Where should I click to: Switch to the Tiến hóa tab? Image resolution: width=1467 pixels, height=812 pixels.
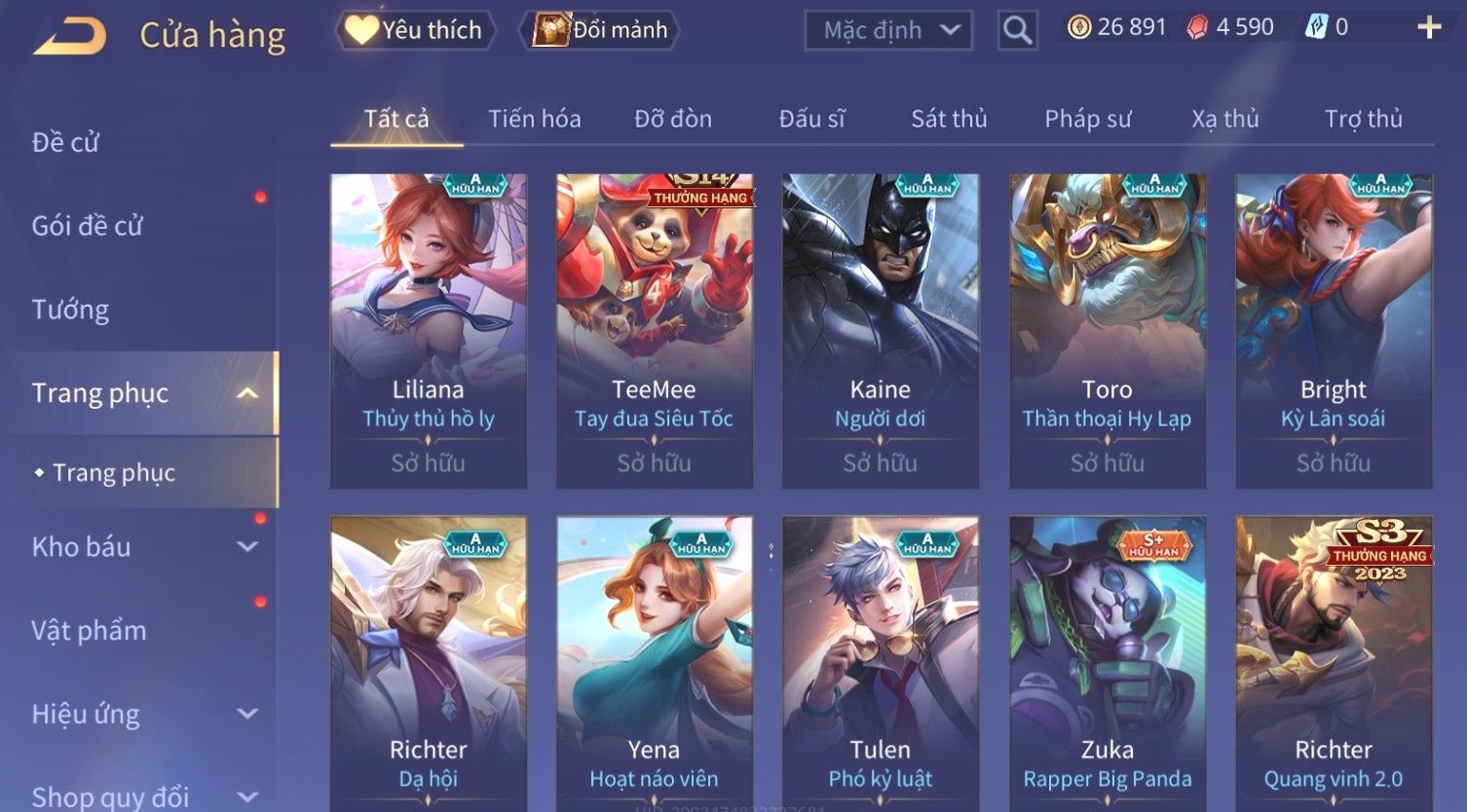click(534, 119)
